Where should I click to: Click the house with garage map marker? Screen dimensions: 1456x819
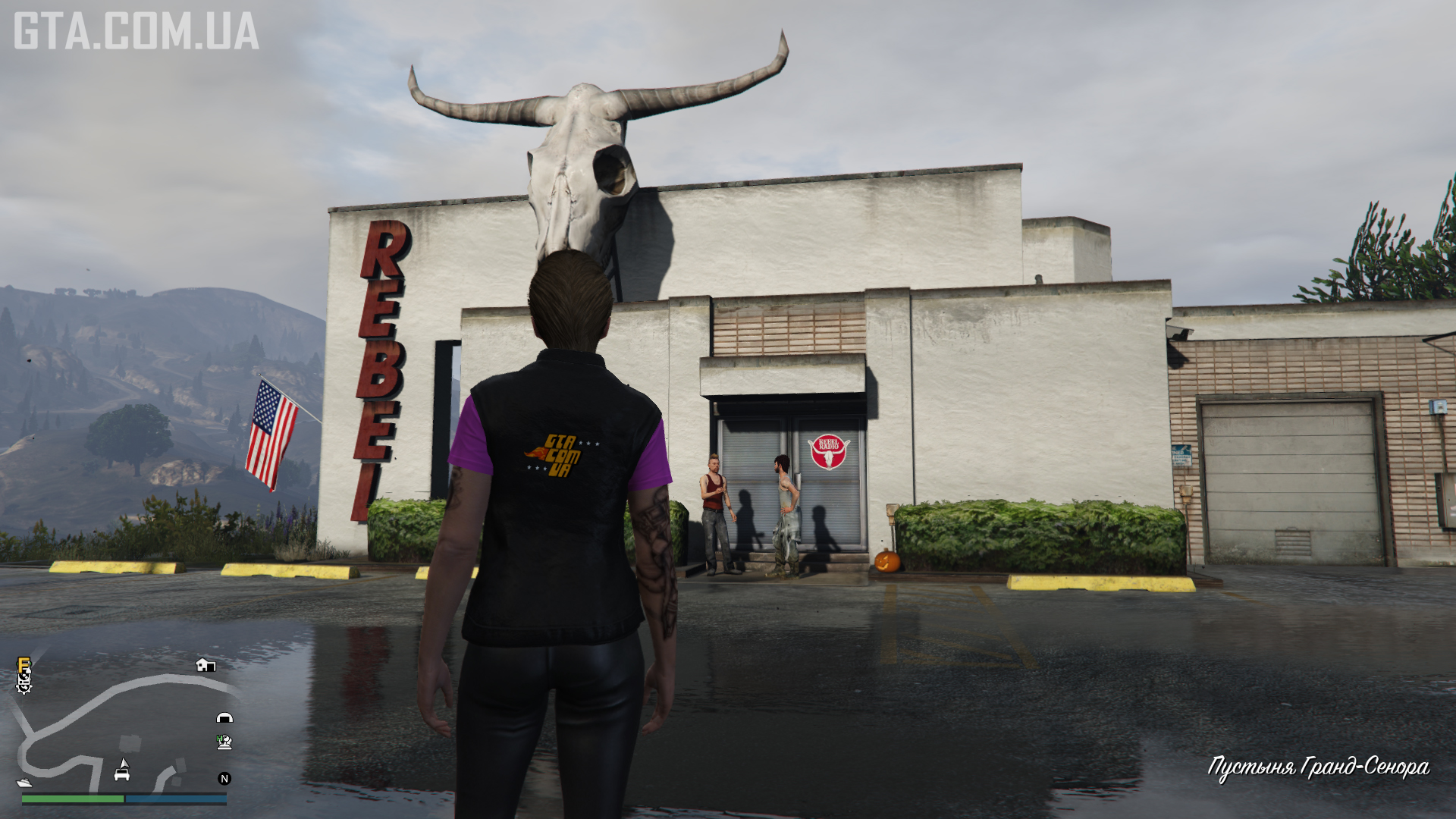(x=206, y=666)
